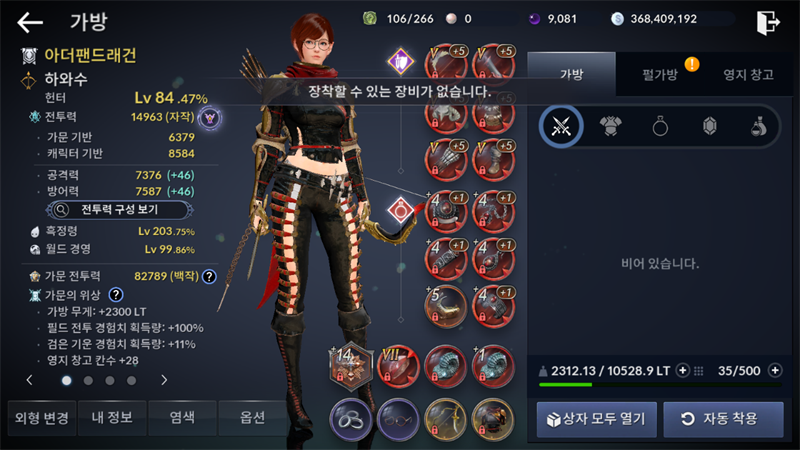Exit the bag screen with door icon
Image resolution: width=800 pixels, height=450 pixels.
click(x=768, y=22)
